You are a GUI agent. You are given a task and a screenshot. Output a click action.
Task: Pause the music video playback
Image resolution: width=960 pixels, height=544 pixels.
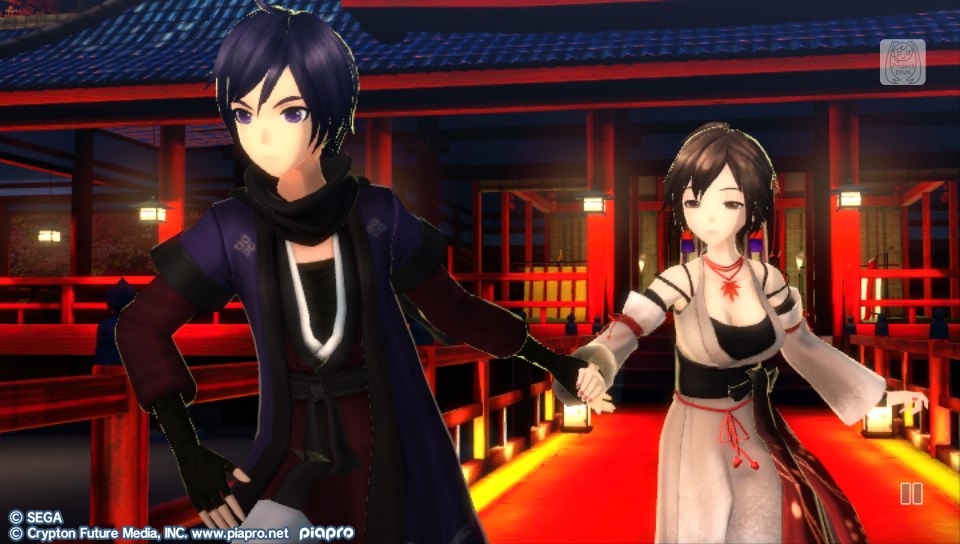(x=911, y=493)
